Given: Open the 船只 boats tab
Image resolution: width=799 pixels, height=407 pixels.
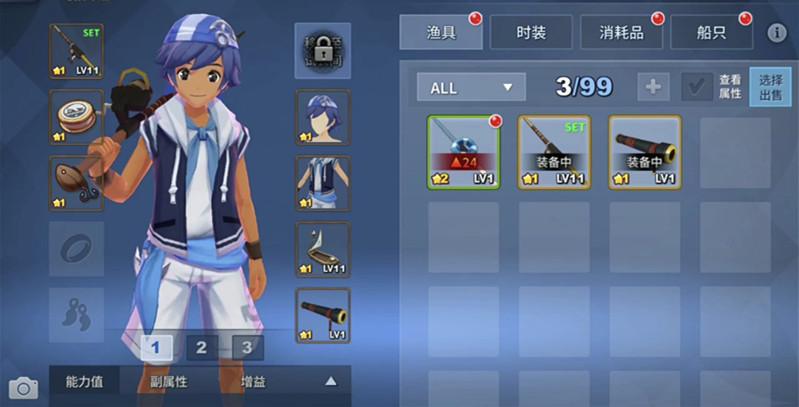Looking at the screenshot, I should point(711,32).
